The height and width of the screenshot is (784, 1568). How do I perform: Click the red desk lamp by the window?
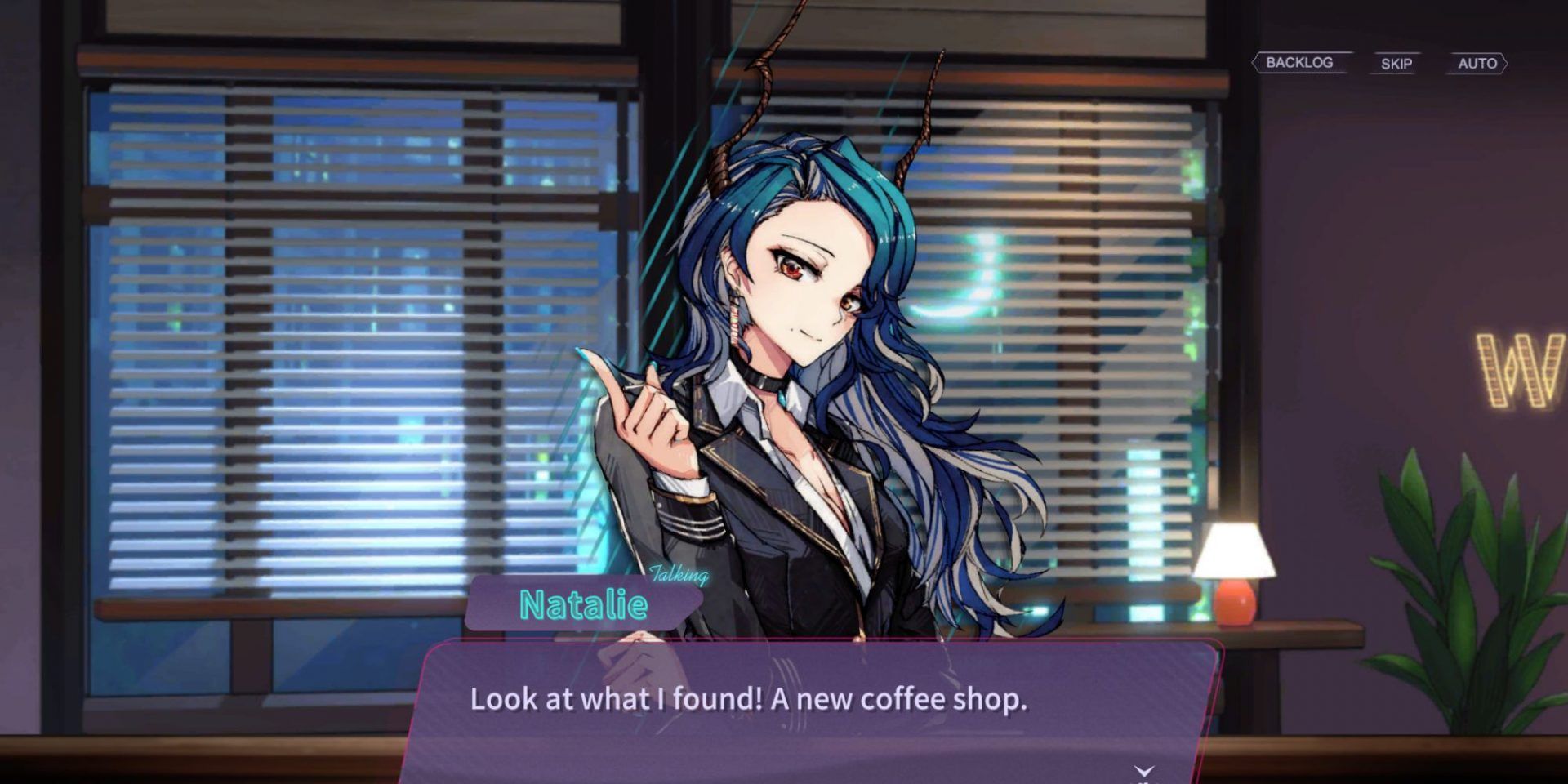1236,571
